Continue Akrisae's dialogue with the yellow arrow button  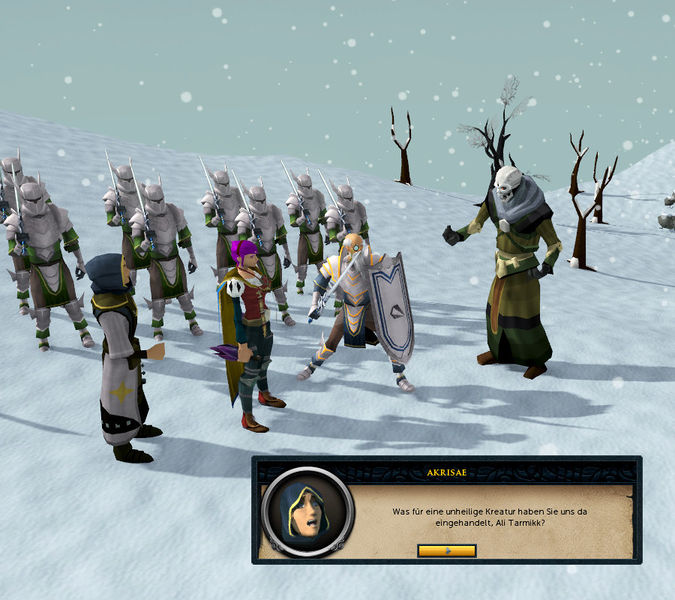point(446,550)
